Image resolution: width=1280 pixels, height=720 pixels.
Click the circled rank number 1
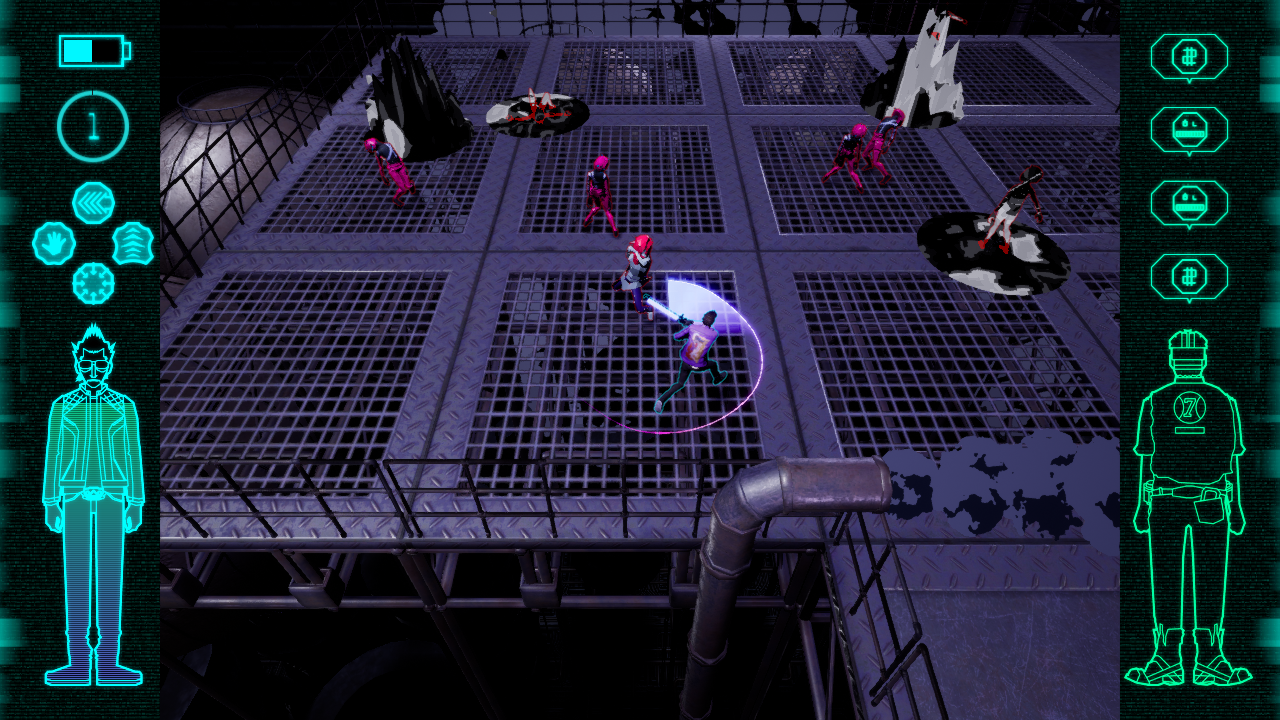[x=92, y=122]
